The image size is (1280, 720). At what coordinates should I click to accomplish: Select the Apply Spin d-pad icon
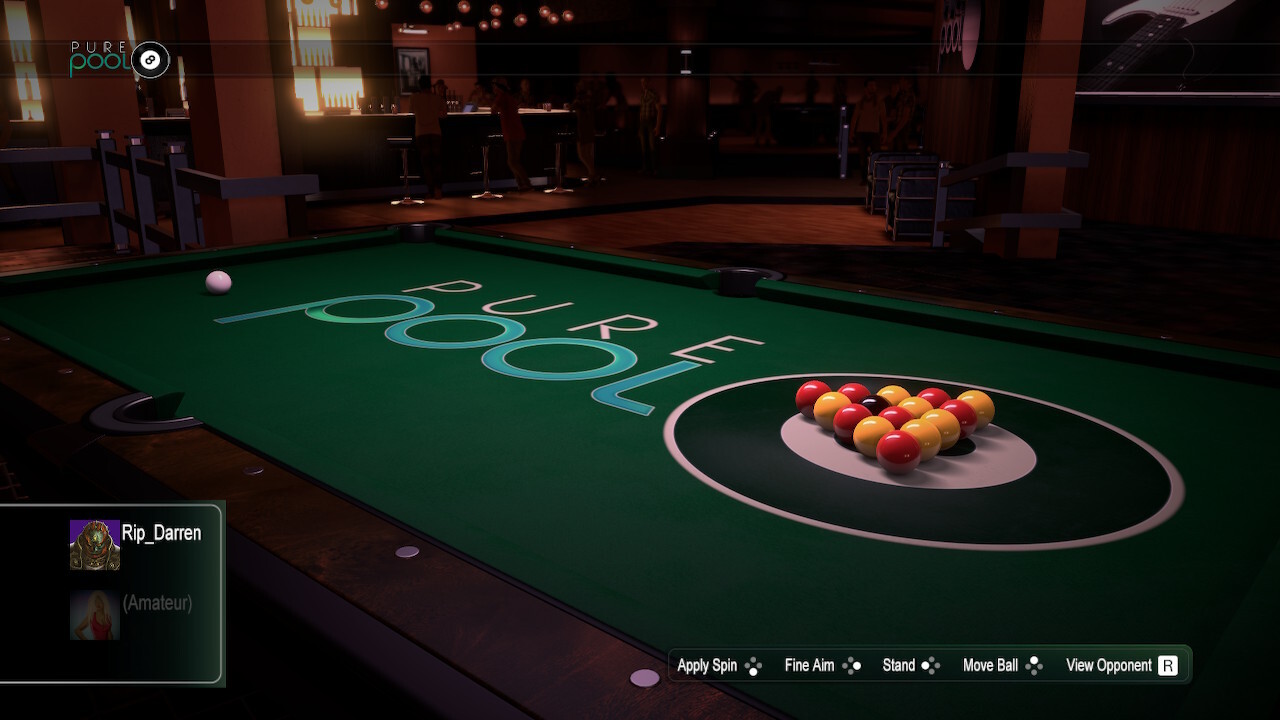[x=751, y=665]
